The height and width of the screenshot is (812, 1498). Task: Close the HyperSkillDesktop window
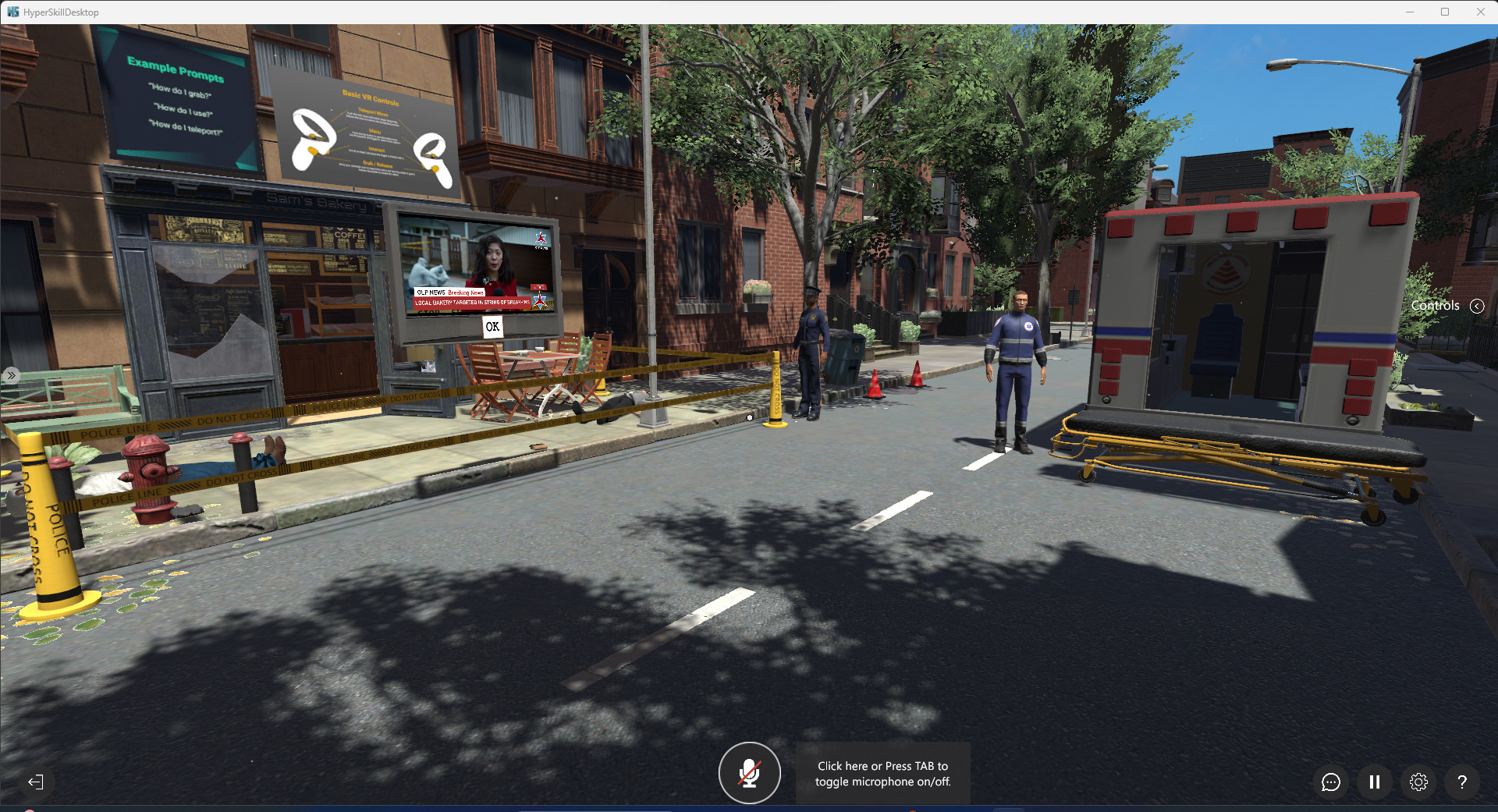coord(1480,12)
